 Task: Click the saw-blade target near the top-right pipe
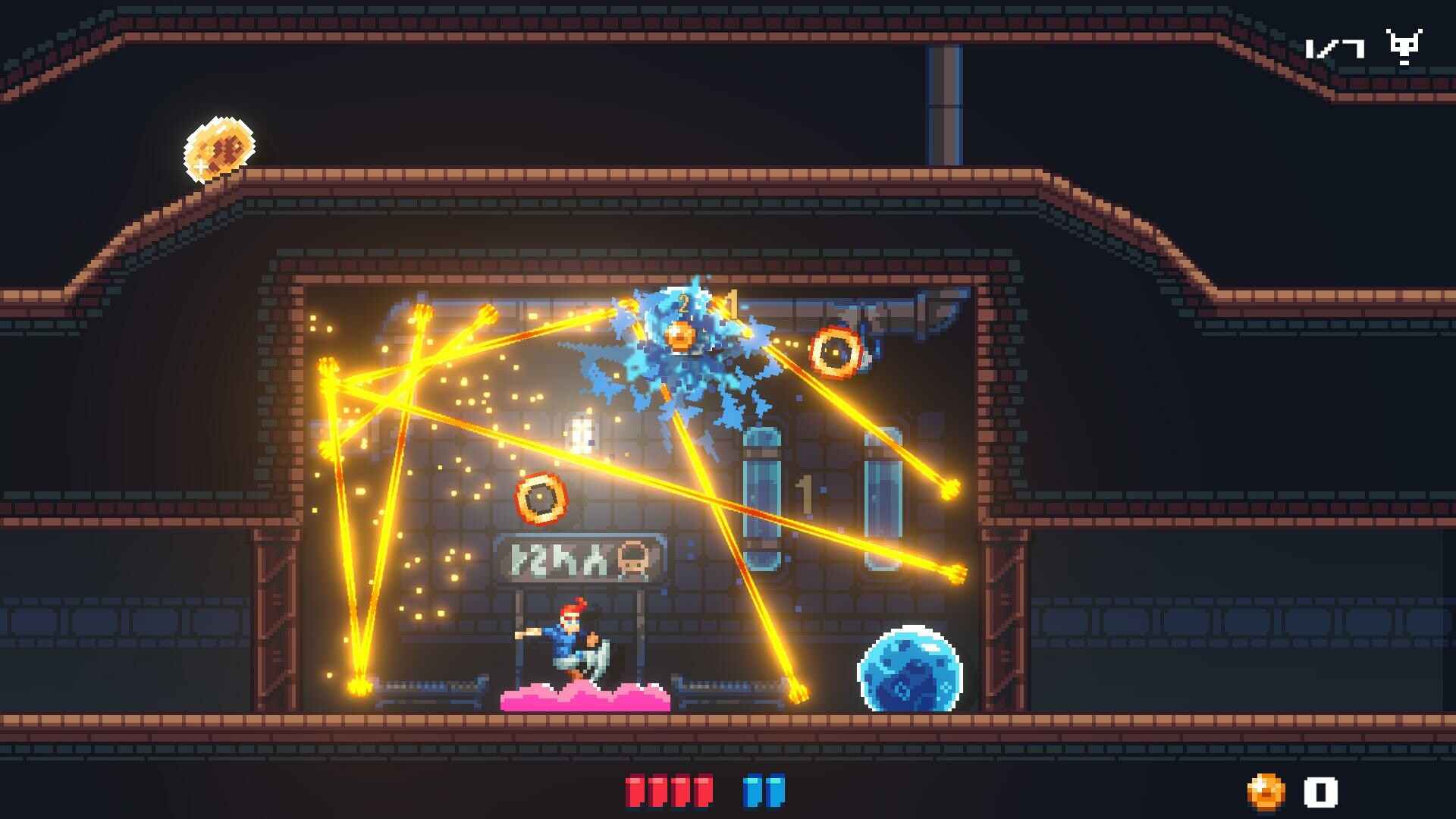(836, 351)
